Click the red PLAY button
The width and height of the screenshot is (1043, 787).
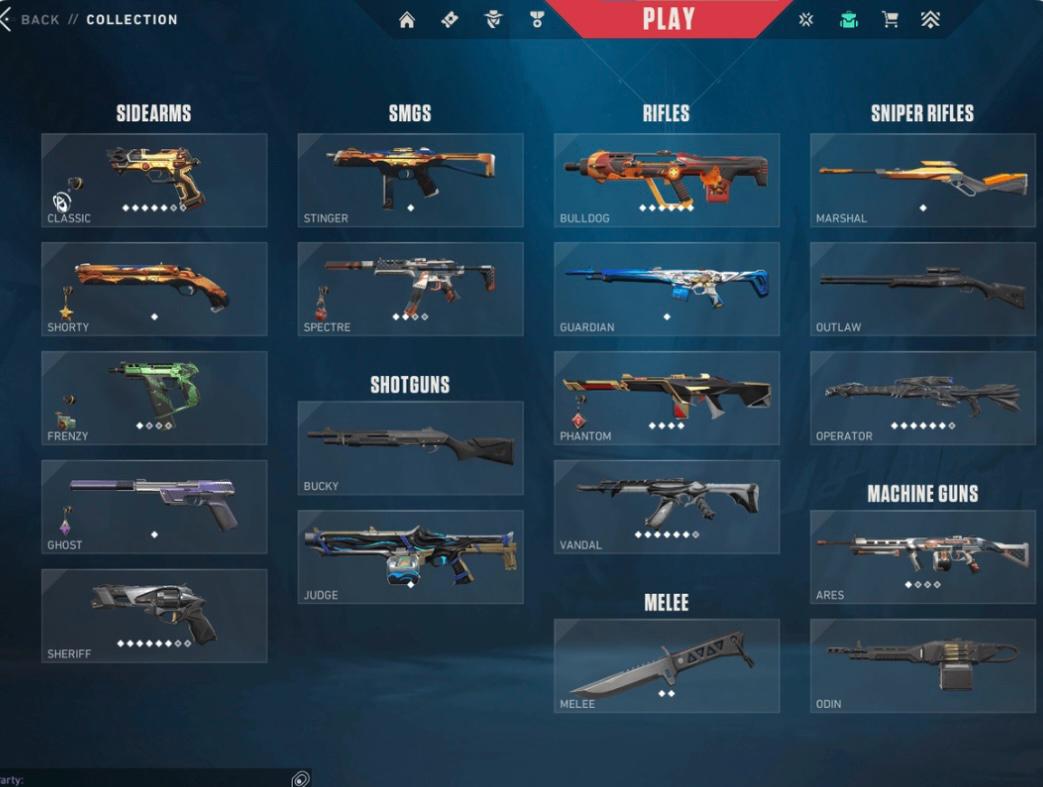(x=668, y=19)
